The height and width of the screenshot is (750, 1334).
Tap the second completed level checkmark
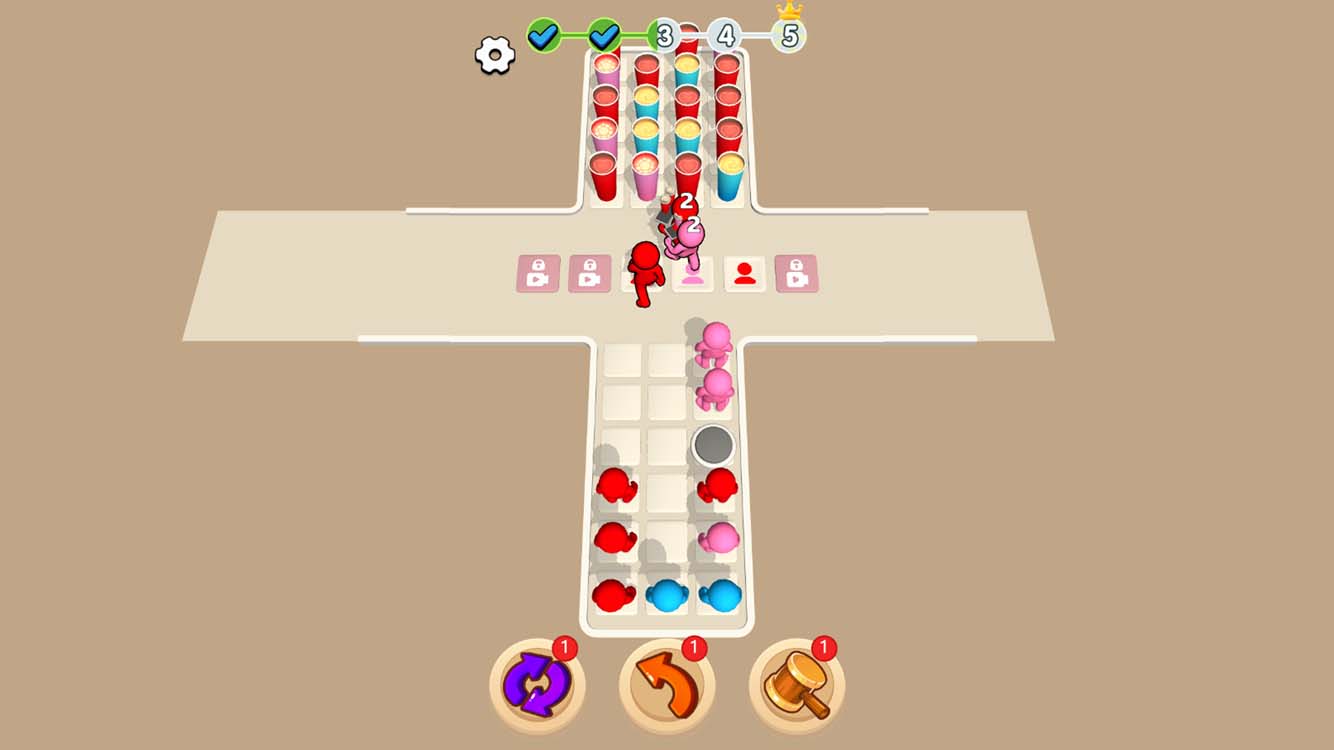click(605, 33)
